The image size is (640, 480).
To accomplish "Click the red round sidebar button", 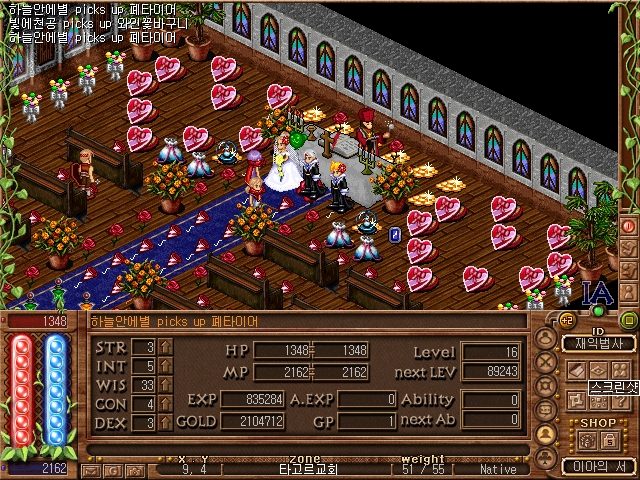I will pyautogui.click(x=629, y=226).
